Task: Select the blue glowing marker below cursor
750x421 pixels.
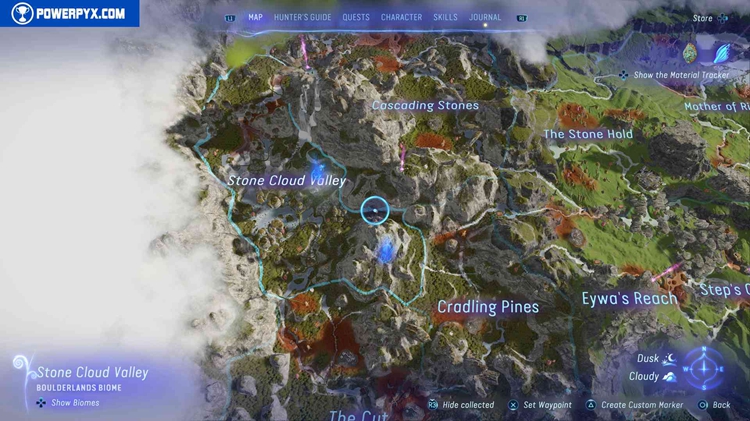Action: tap(385, 250)
